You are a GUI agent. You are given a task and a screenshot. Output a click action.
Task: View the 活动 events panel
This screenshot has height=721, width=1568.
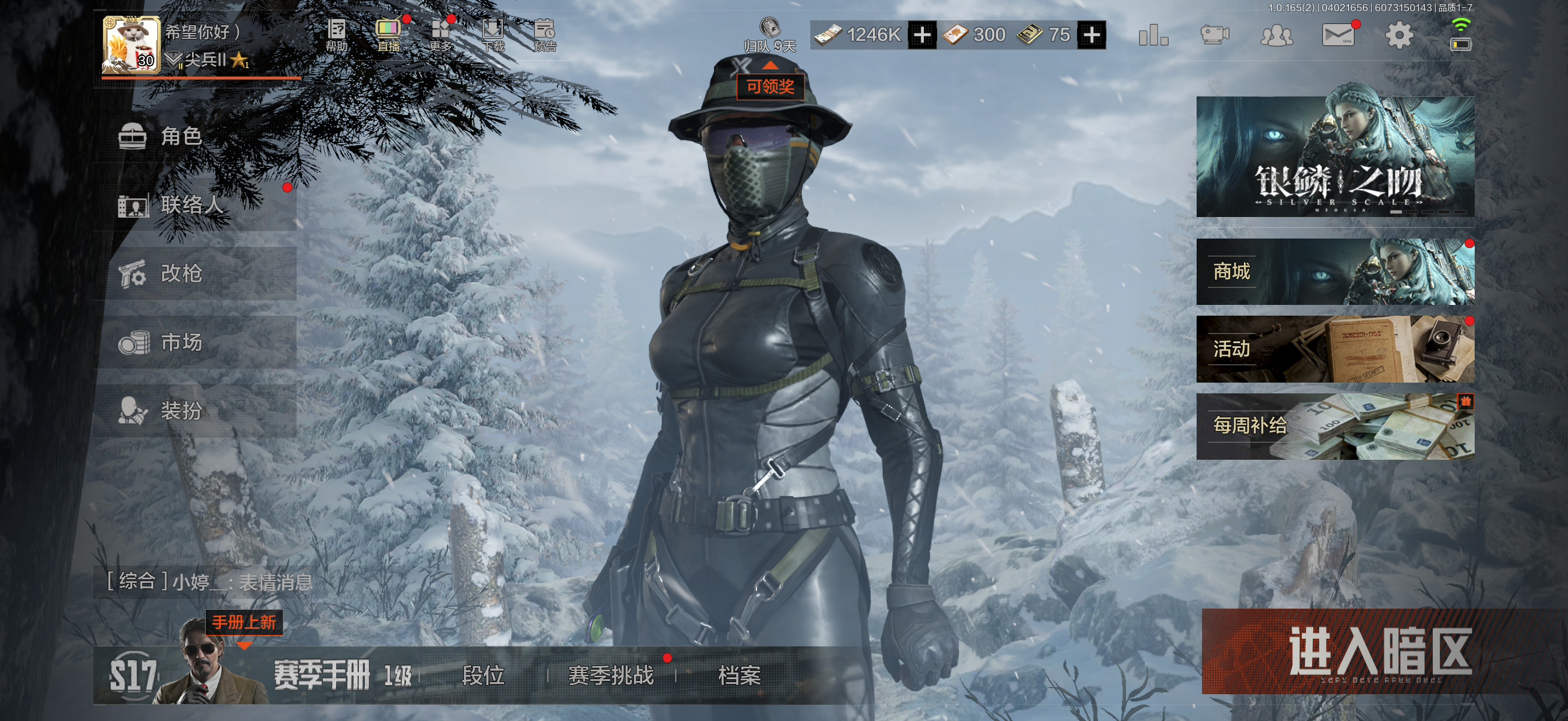[1335, 349]
